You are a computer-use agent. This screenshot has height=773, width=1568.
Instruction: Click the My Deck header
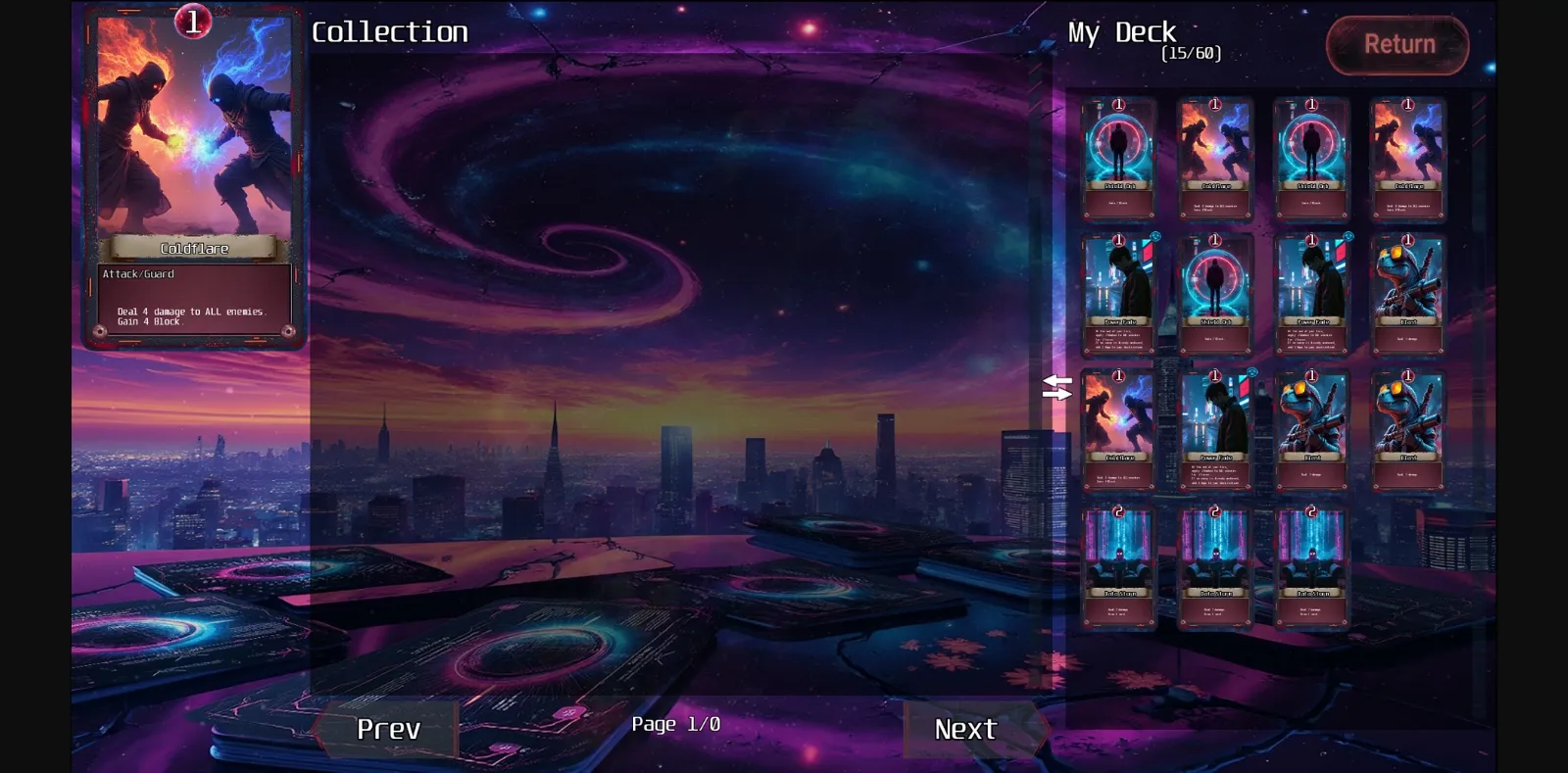(1121, 32)
